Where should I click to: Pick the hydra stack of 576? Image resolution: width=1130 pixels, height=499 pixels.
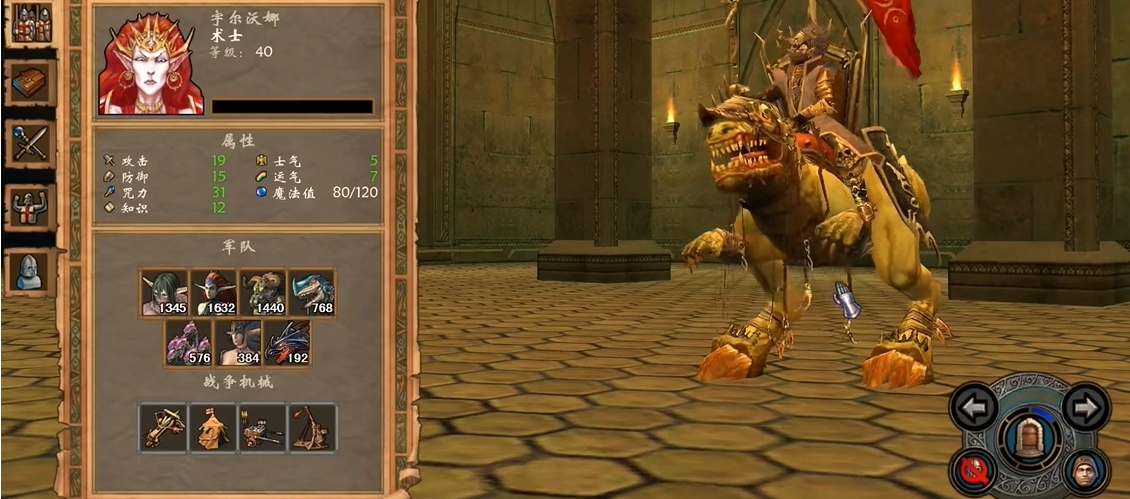[189, 343]
